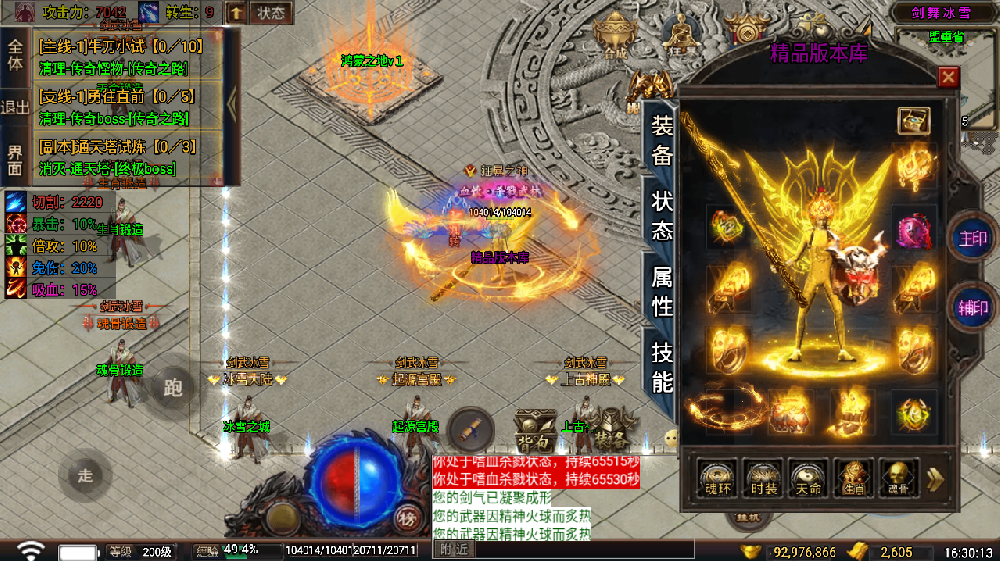The image size is (1000, 561).
Task: Select the 辅印 round button
Action: tap(972, 309)
